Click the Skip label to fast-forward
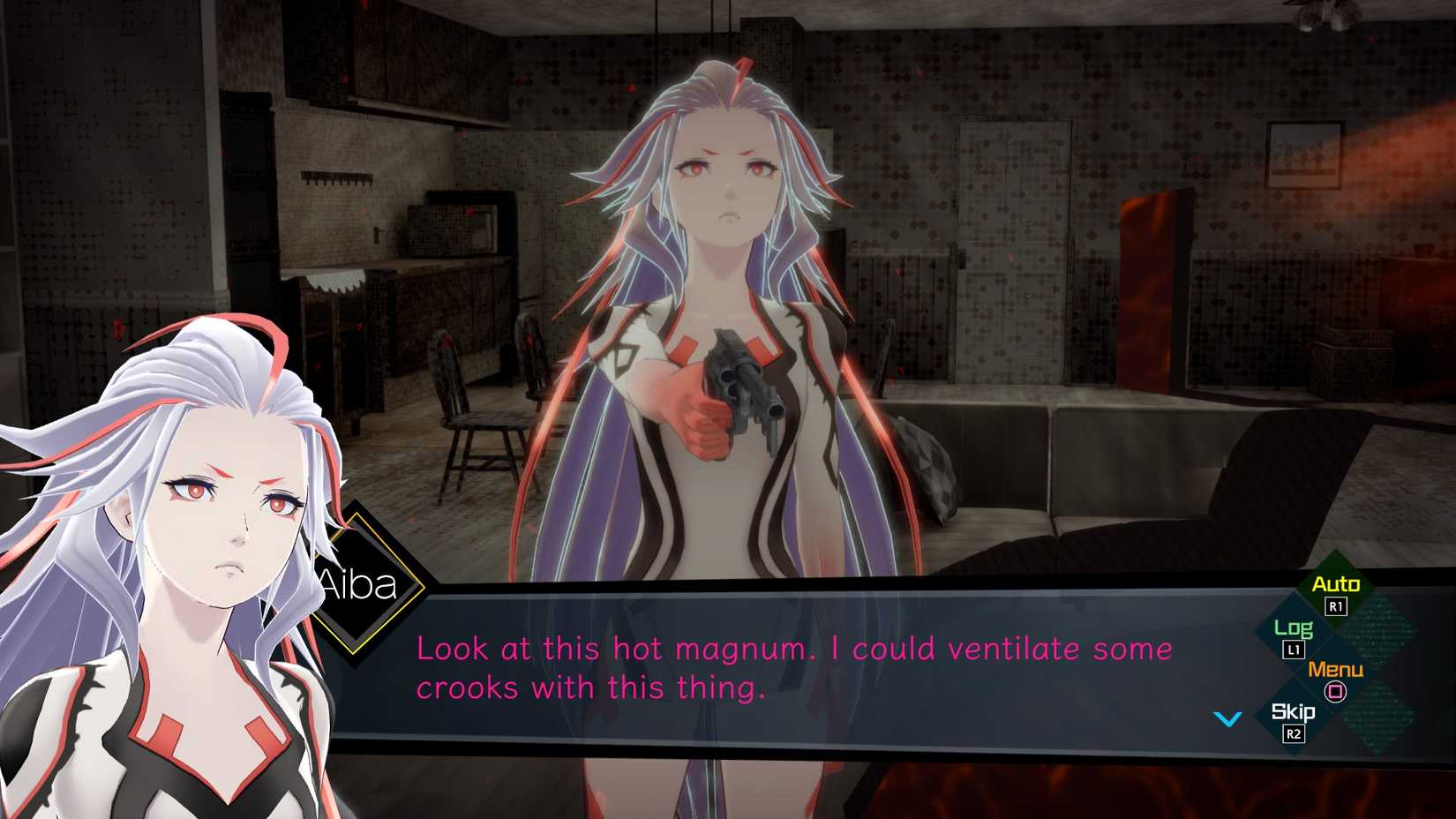The width and height of the screenshot is (1456, 819). pos(1294,711)
